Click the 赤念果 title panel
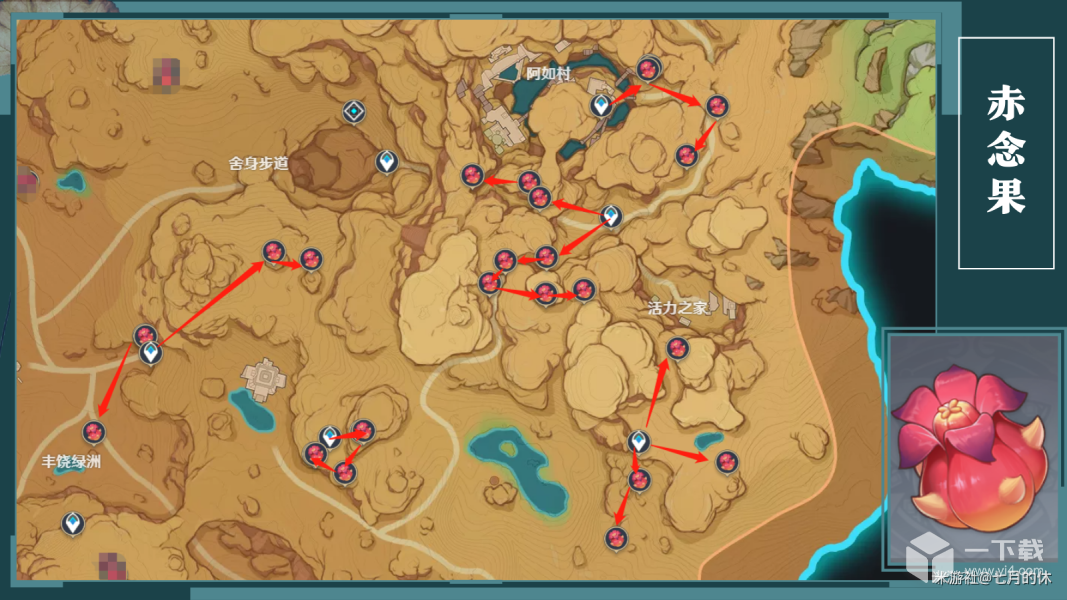The height and width of the screenshot is (600, 1067). click(x=1006, y=153)
